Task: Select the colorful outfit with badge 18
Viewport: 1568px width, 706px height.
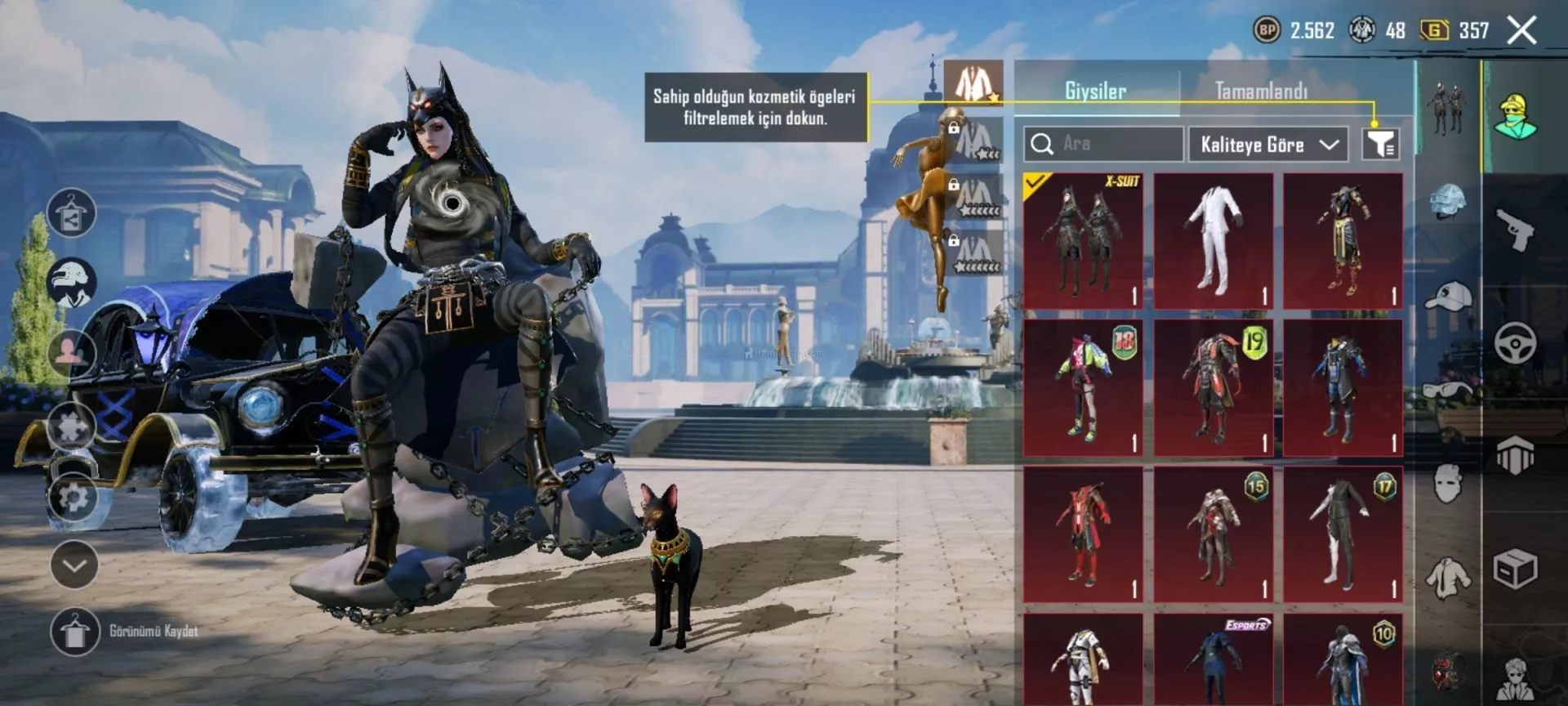Action: (1083, 388)
